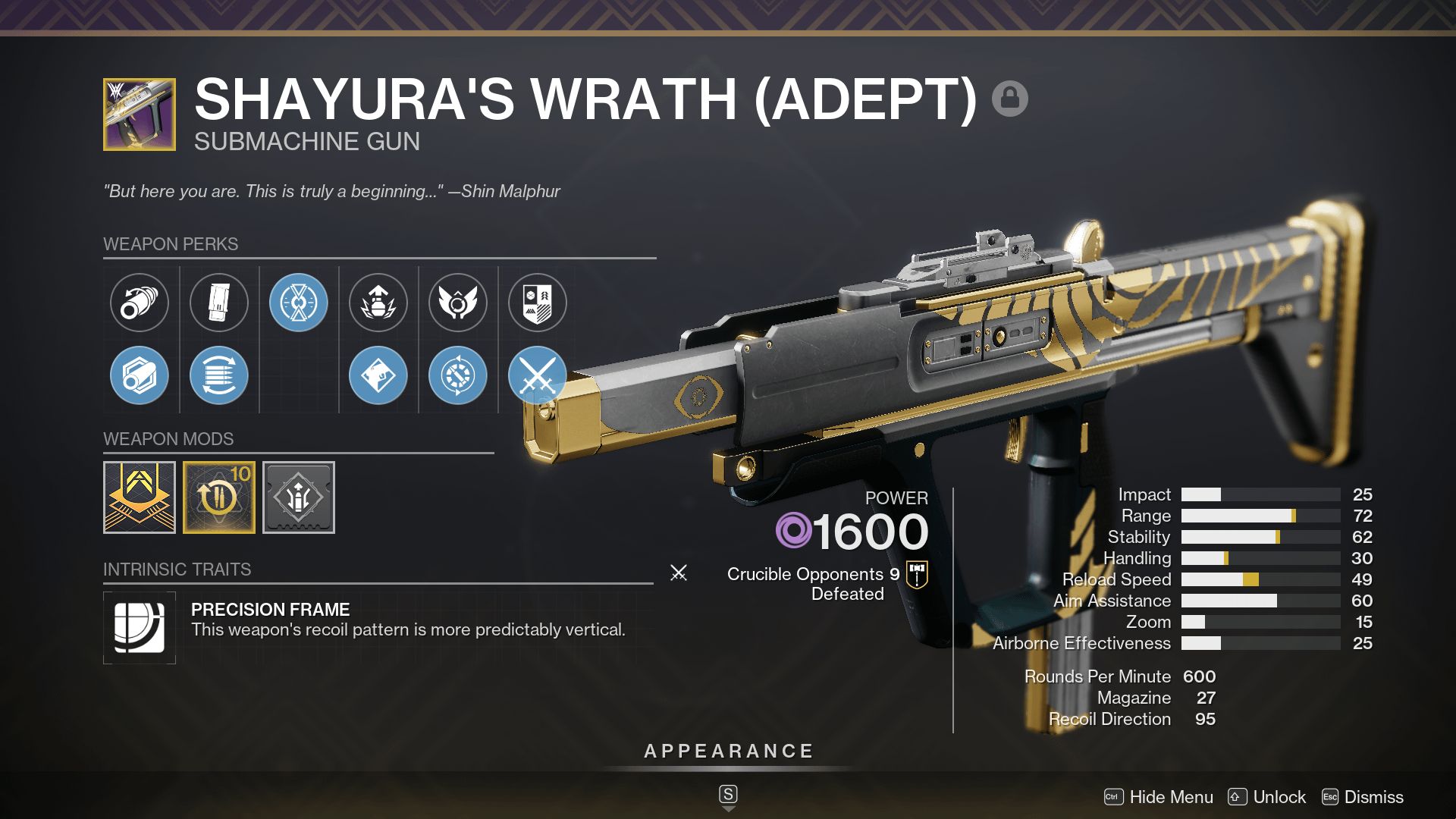This screenshot has height=819, width=1456.
Task: Select the compass-style trait perk
Action: 457,375
